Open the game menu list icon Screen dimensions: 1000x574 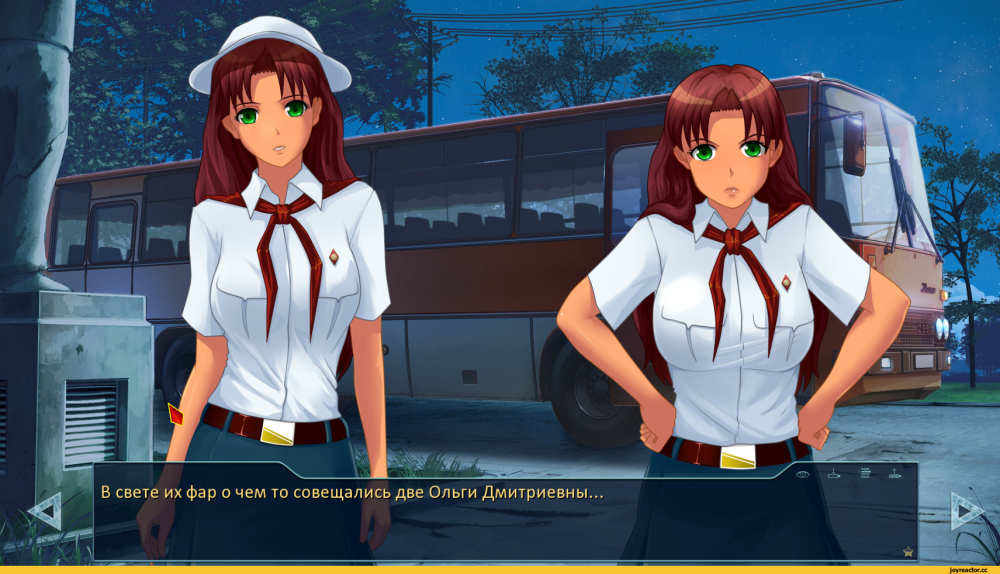click(x=865, y=473)
